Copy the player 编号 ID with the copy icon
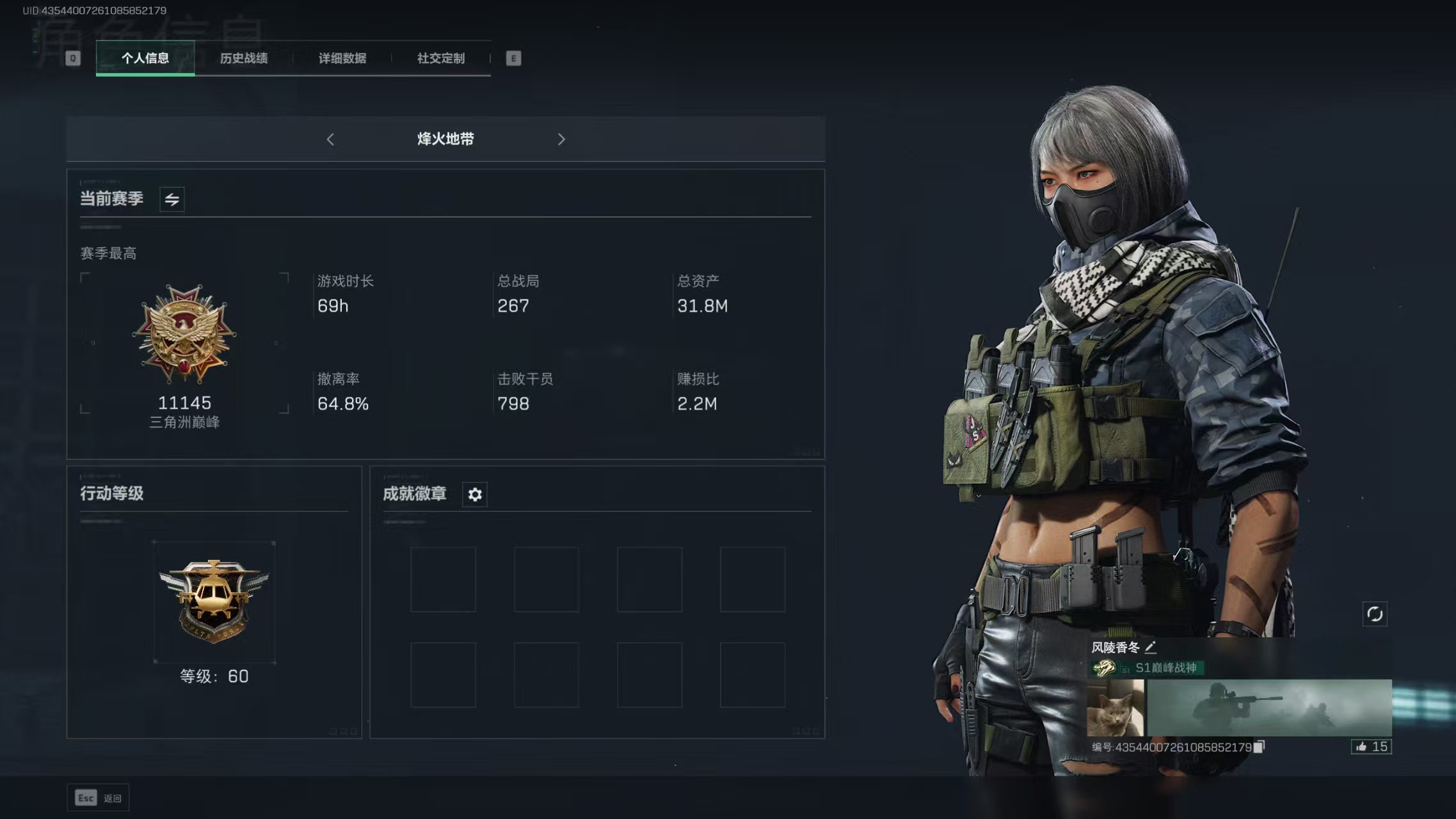1456x819 pixels. click(1258, 746)
